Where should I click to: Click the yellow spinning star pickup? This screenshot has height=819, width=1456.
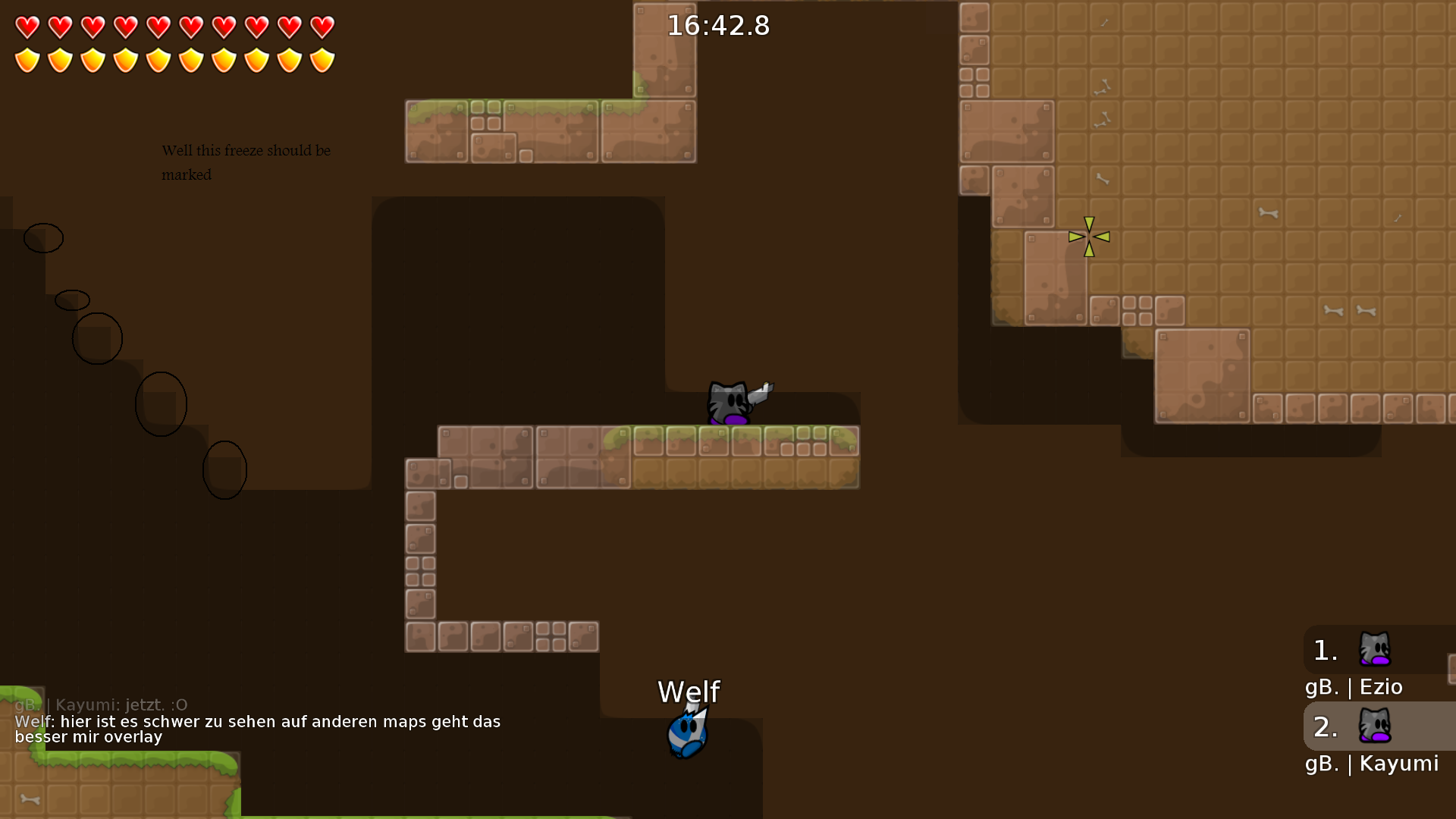[1090, 237]
